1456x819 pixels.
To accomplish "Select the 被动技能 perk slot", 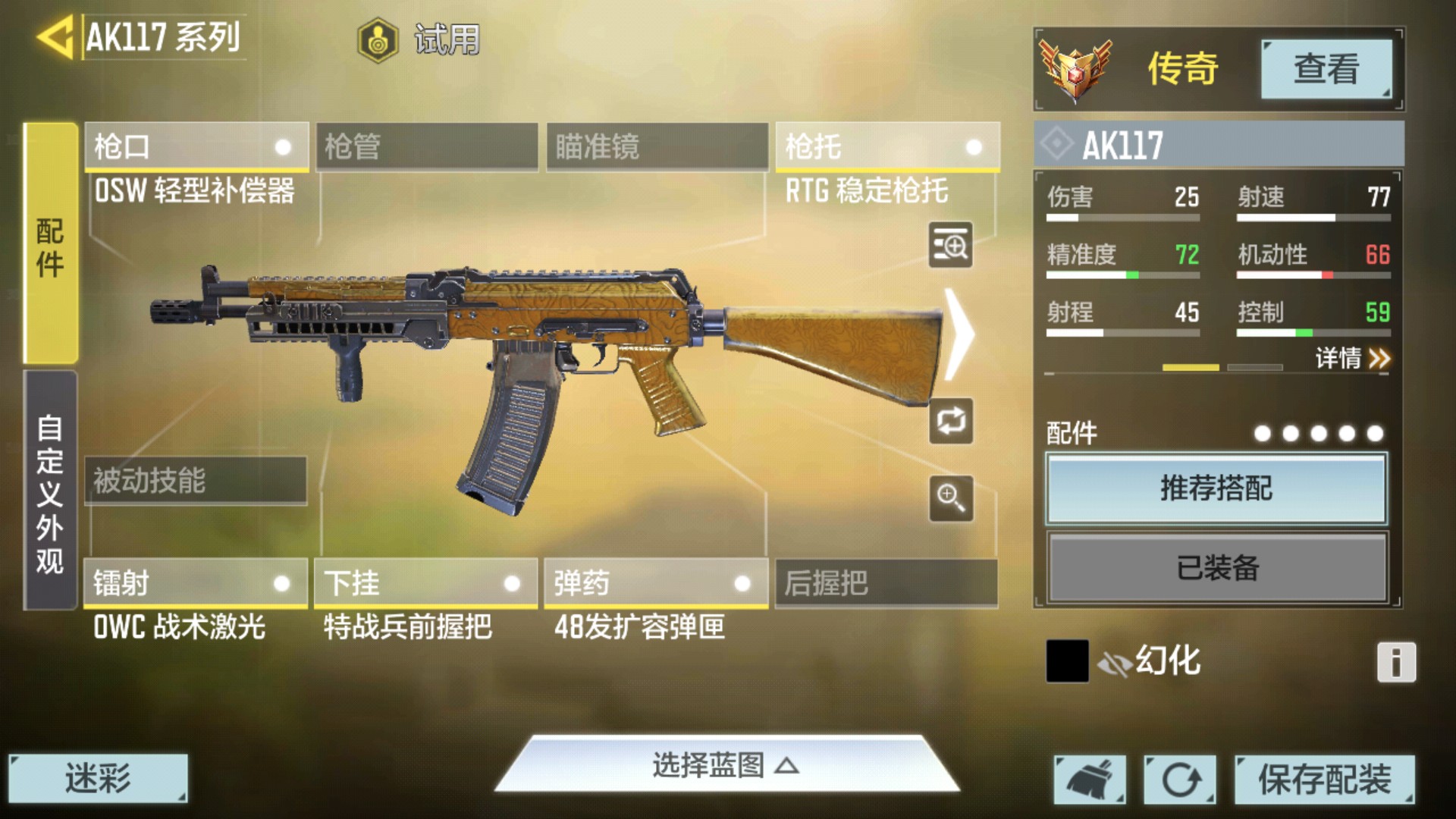I will pyautogui.click(x=196, y=480).
